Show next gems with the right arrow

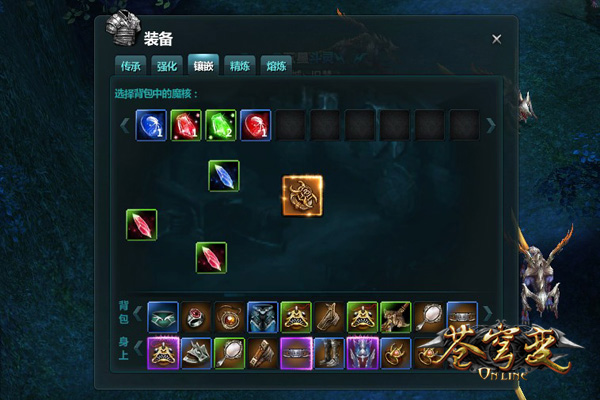(490, 125)
